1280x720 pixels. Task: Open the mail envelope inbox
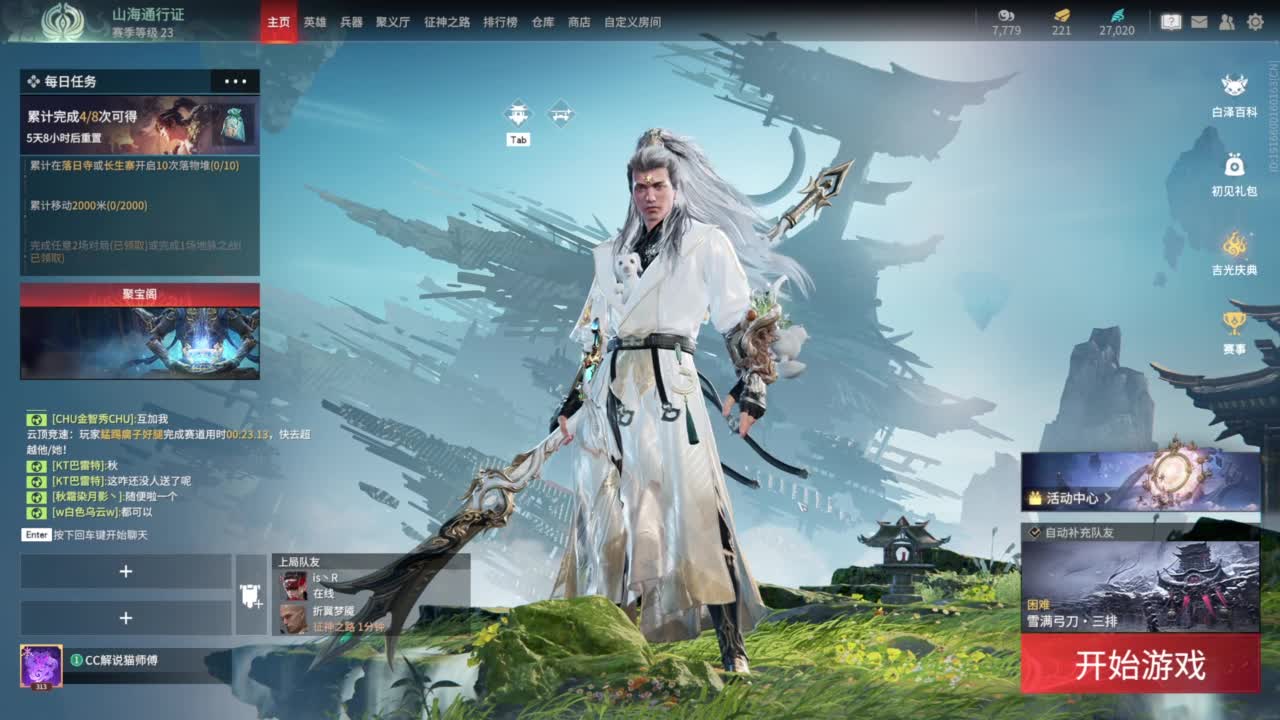pos(1200,19)
